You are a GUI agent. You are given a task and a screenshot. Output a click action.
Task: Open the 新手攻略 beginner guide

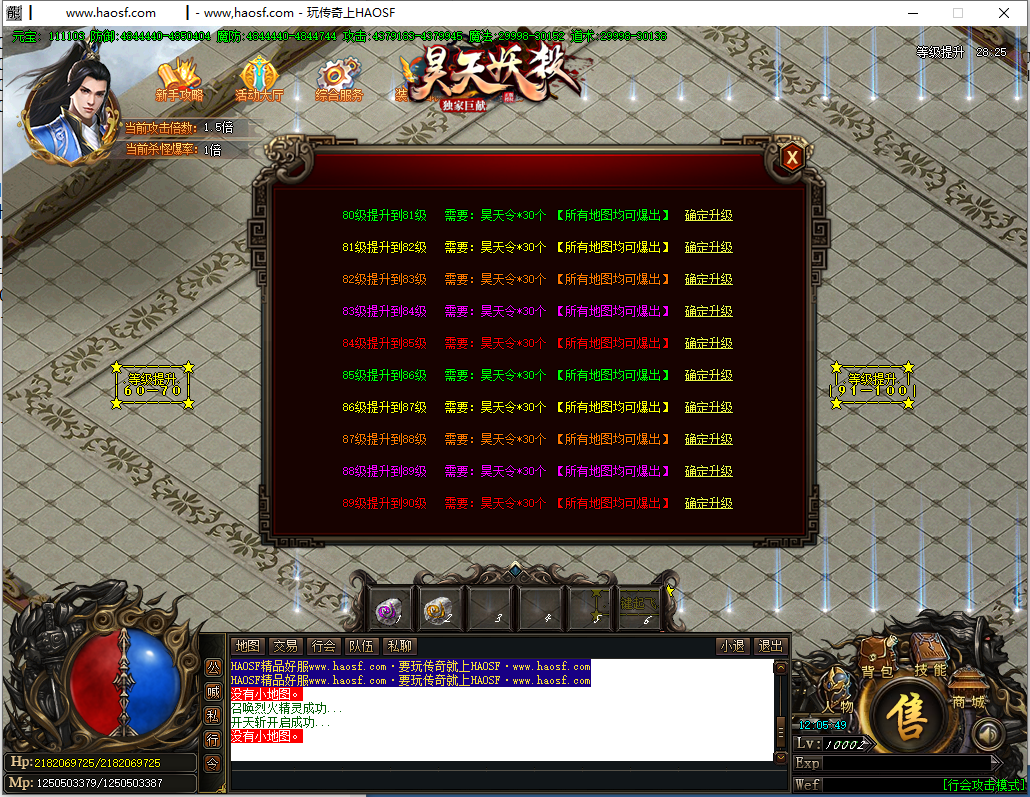tap(179, 81)
